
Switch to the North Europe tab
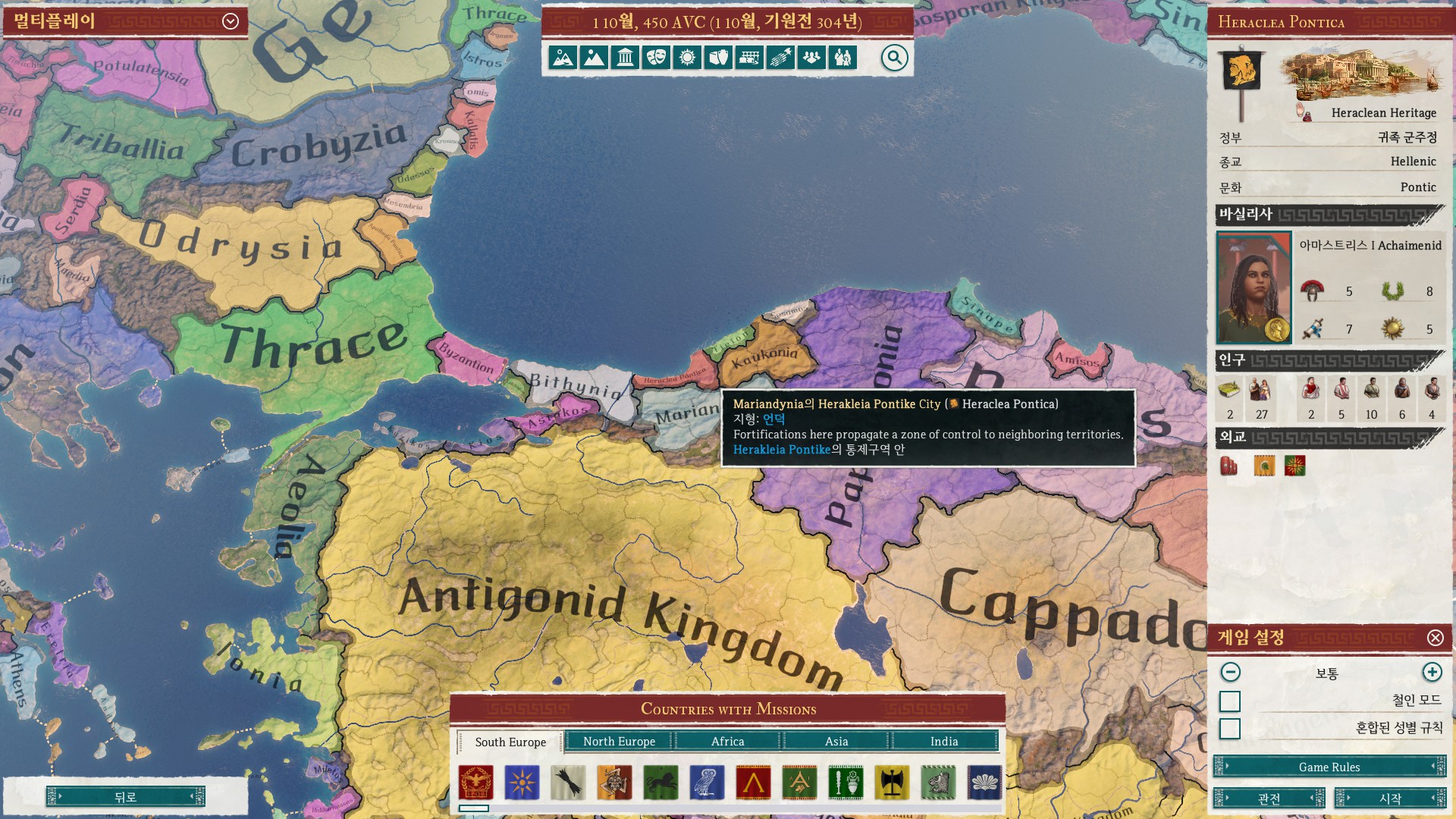[x=619, y=742]
